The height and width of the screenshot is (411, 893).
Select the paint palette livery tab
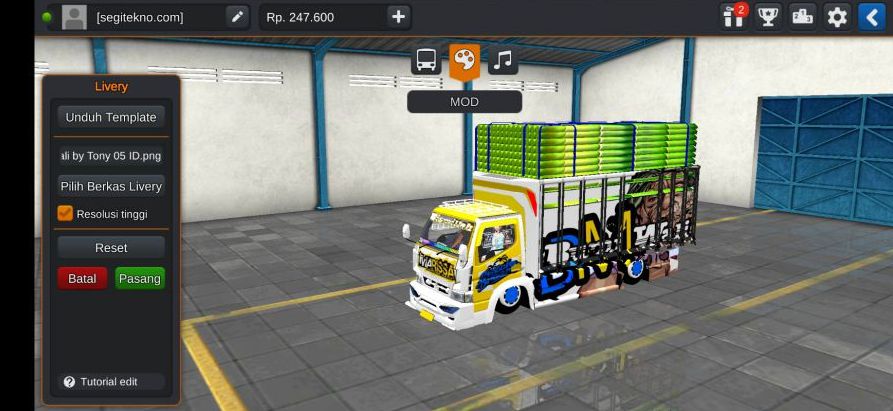[464, 60]
